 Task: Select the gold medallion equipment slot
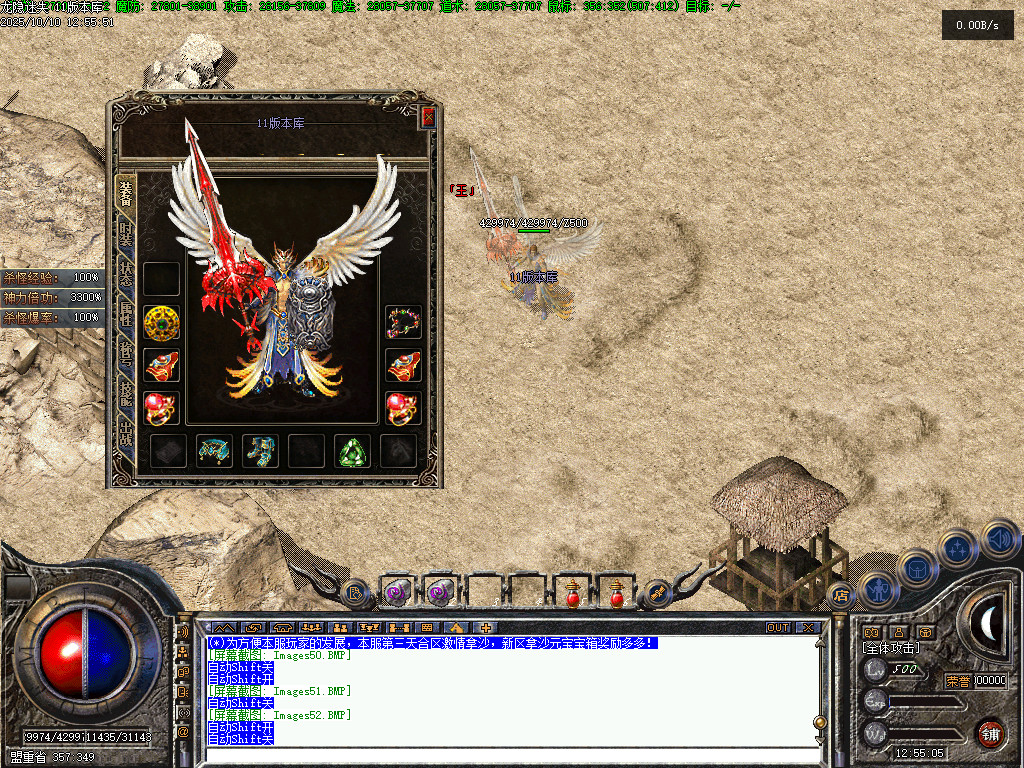(161, 322)
